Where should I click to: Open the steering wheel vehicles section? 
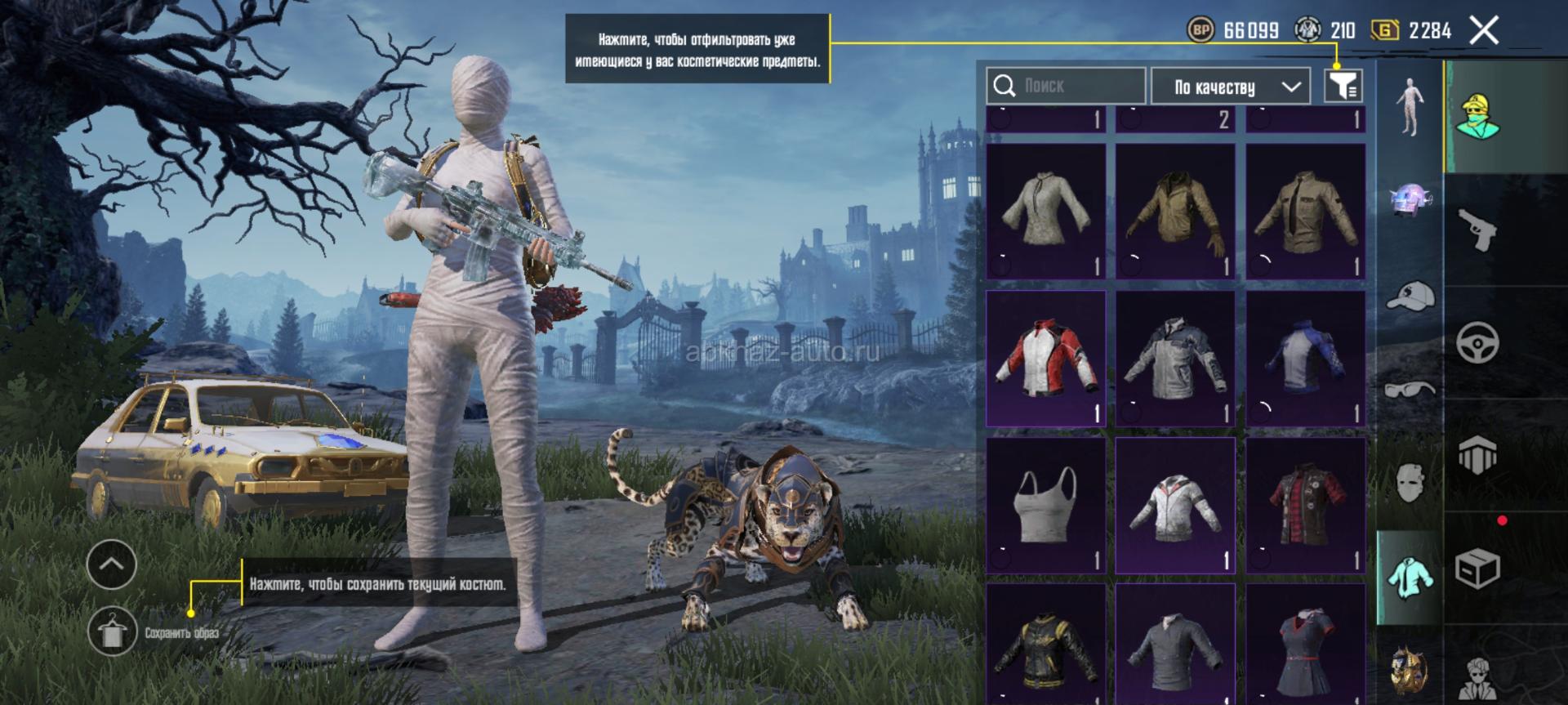point(1478,341)
